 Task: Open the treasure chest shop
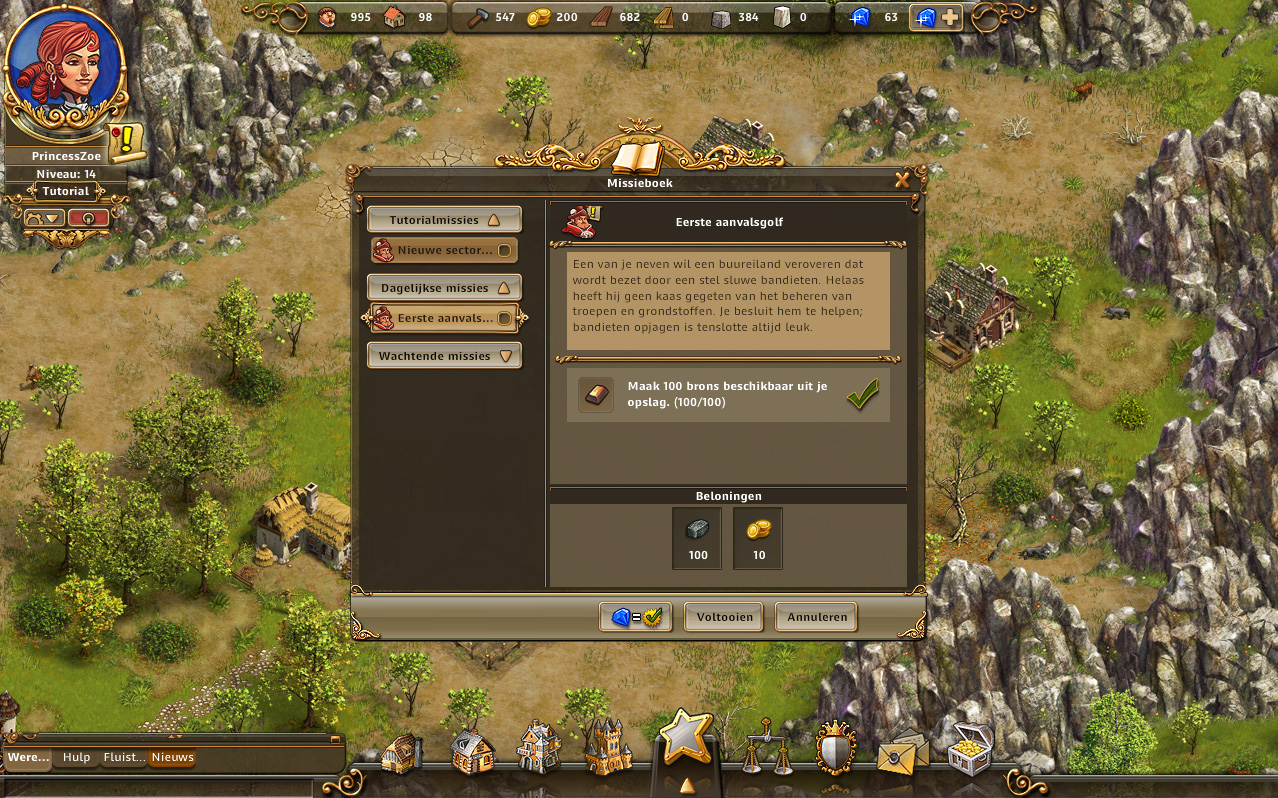coord(969,750)
